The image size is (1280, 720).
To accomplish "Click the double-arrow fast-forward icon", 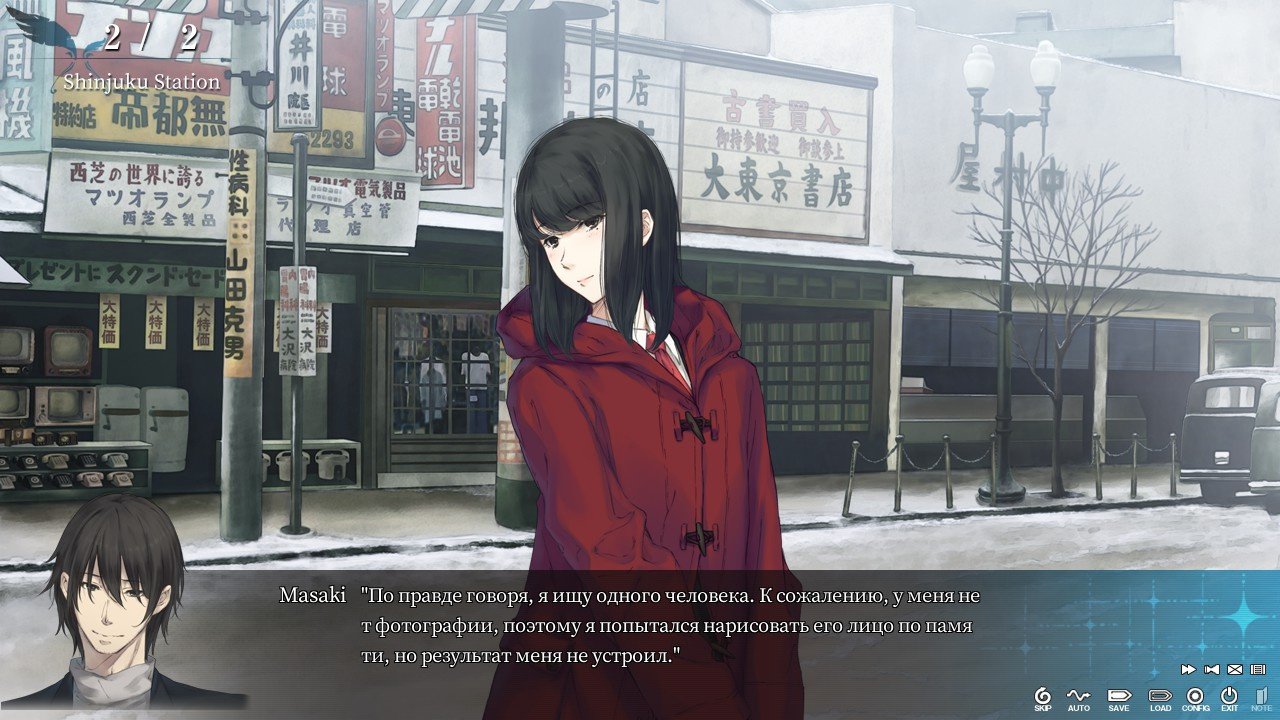I will [1189, 669].
